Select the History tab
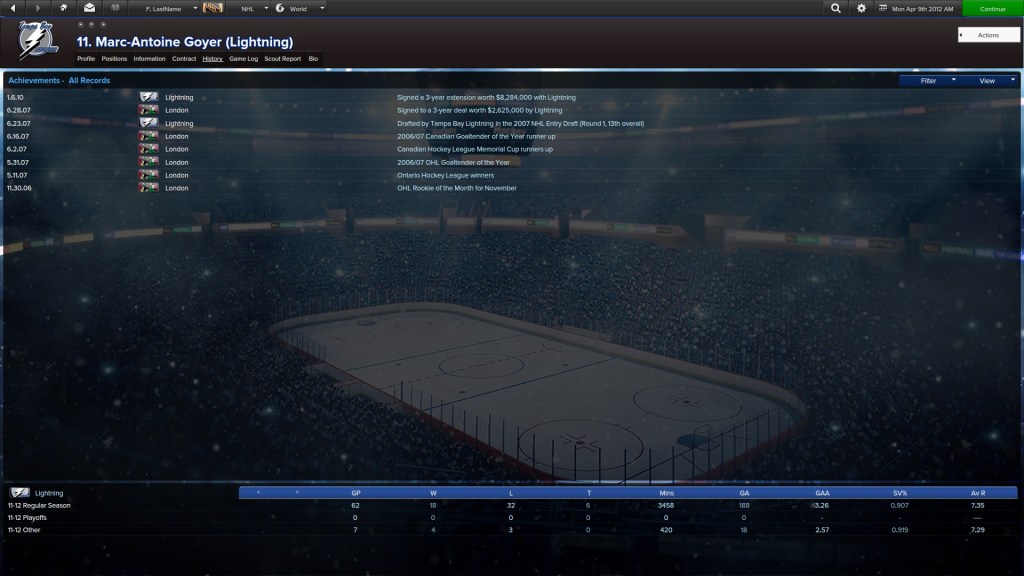 [x=212, y=59]
